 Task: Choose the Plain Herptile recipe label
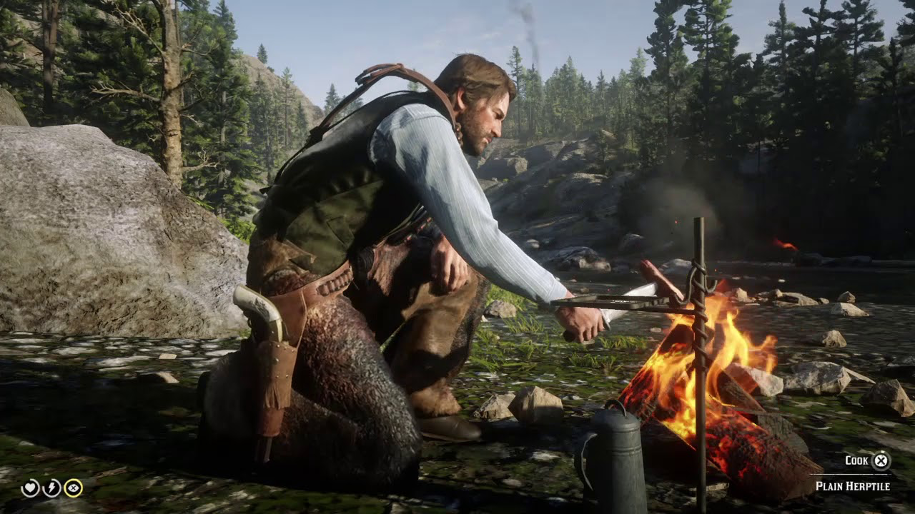851,486
